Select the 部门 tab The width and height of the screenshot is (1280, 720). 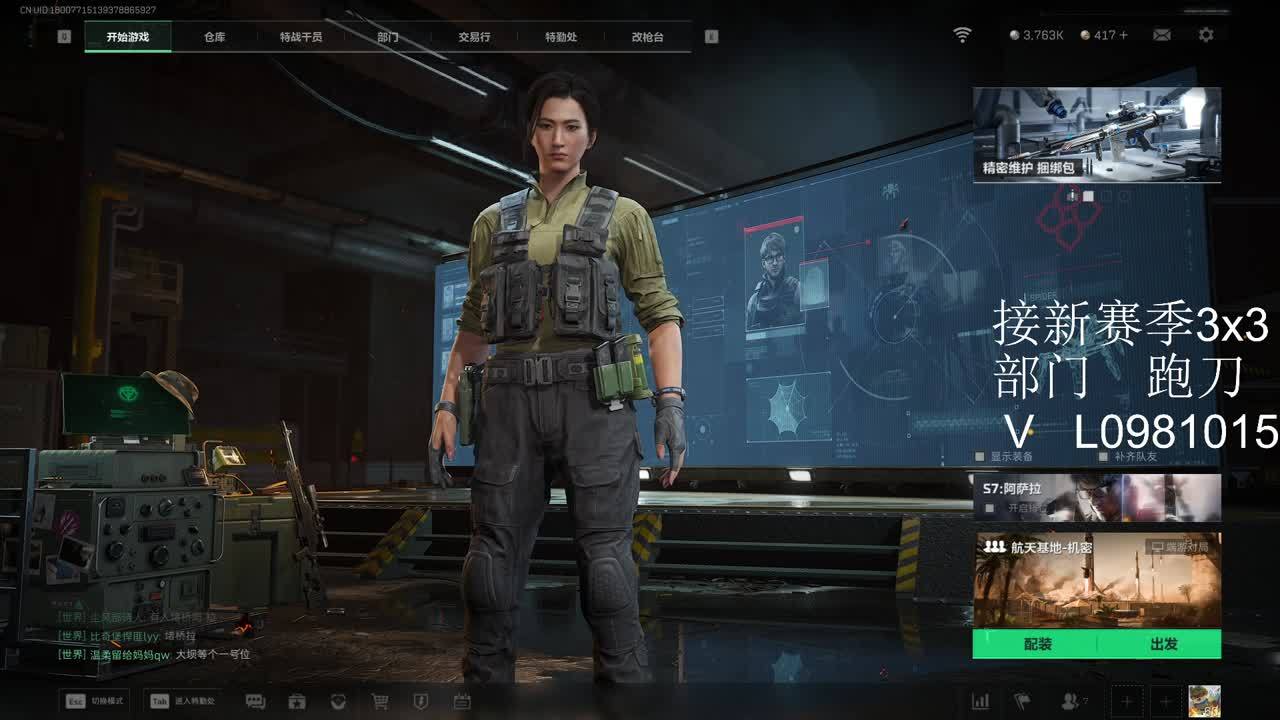coord(388,37)
